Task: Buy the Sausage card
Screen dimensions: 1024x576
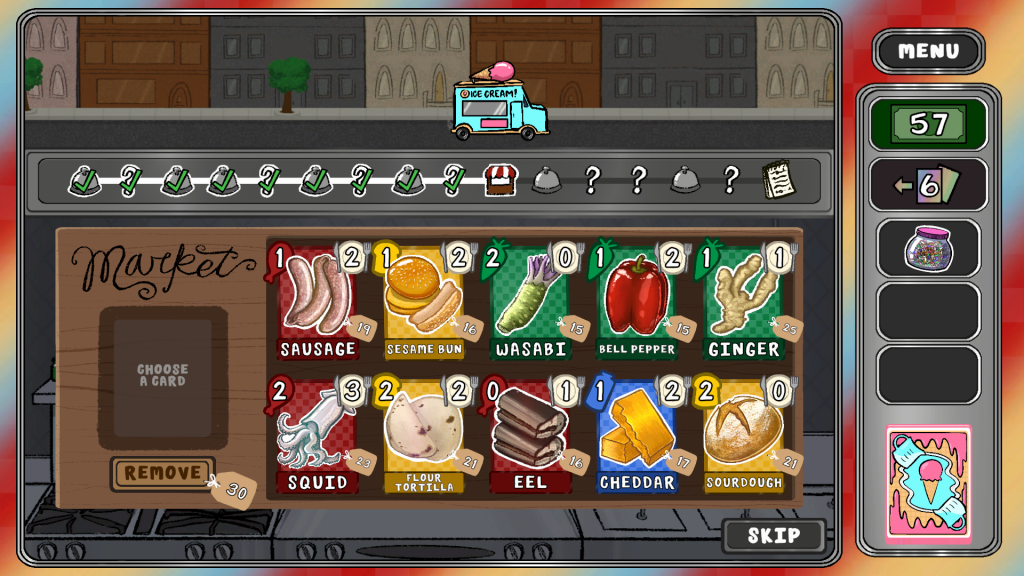Action: coord(318,303)
